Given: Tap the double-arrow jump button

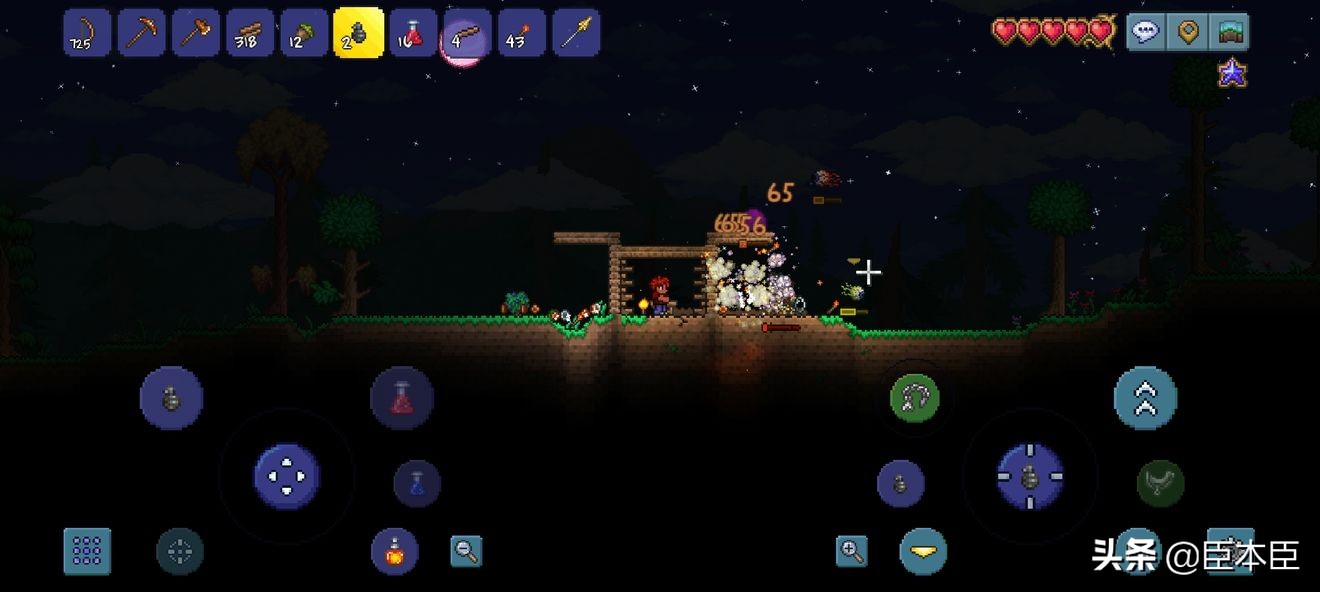Looking at the screenshot, I should [x=1145, y=398].
